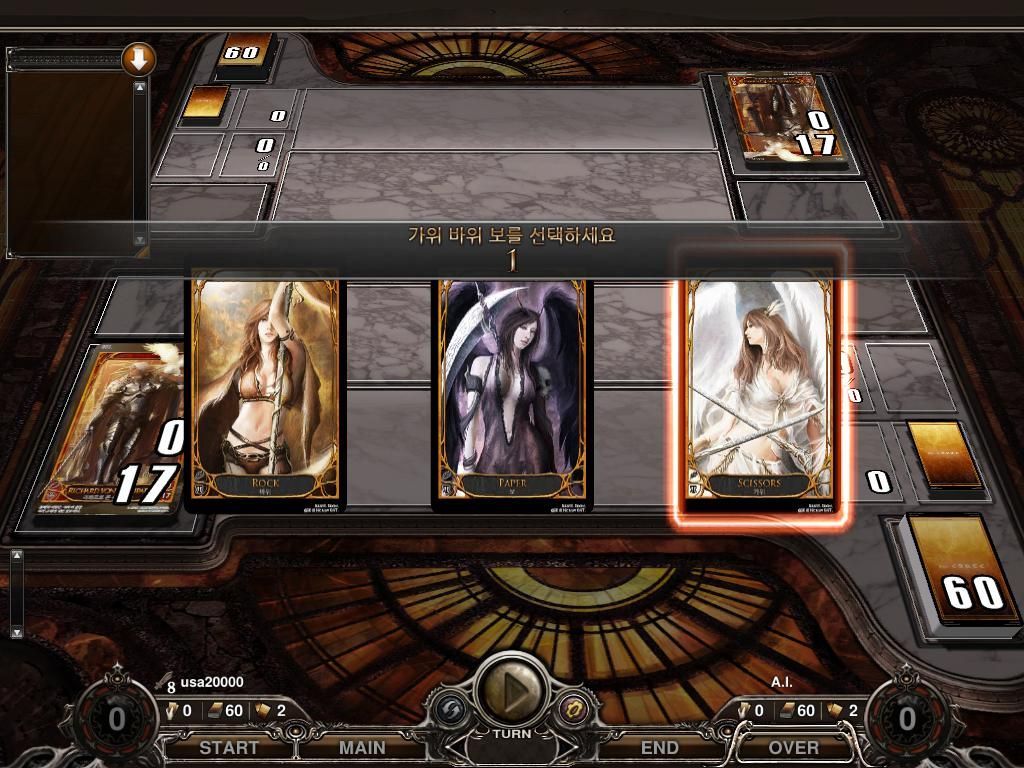Viewport: 1024px width, 768px height.
Task: Choose the Rock card
Action: click(266, 392)
